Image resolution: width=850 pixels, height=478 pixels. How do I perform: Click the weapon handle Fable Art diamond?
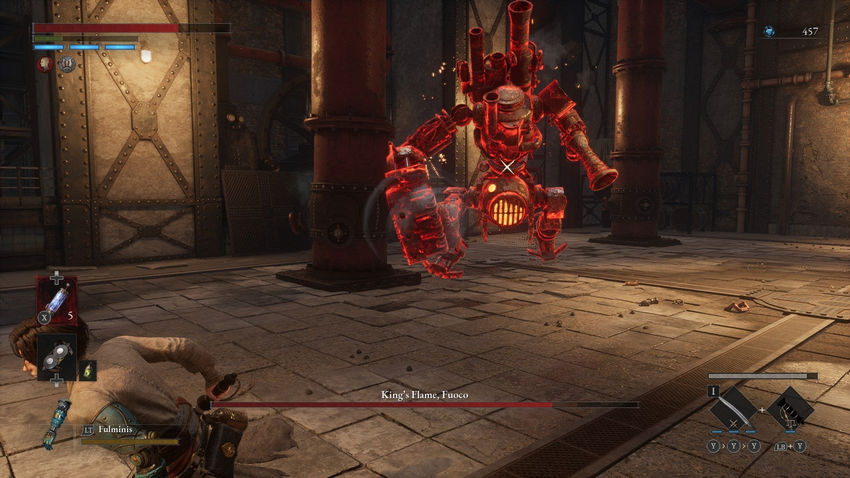pyautogui.click(x=790, y=409)
